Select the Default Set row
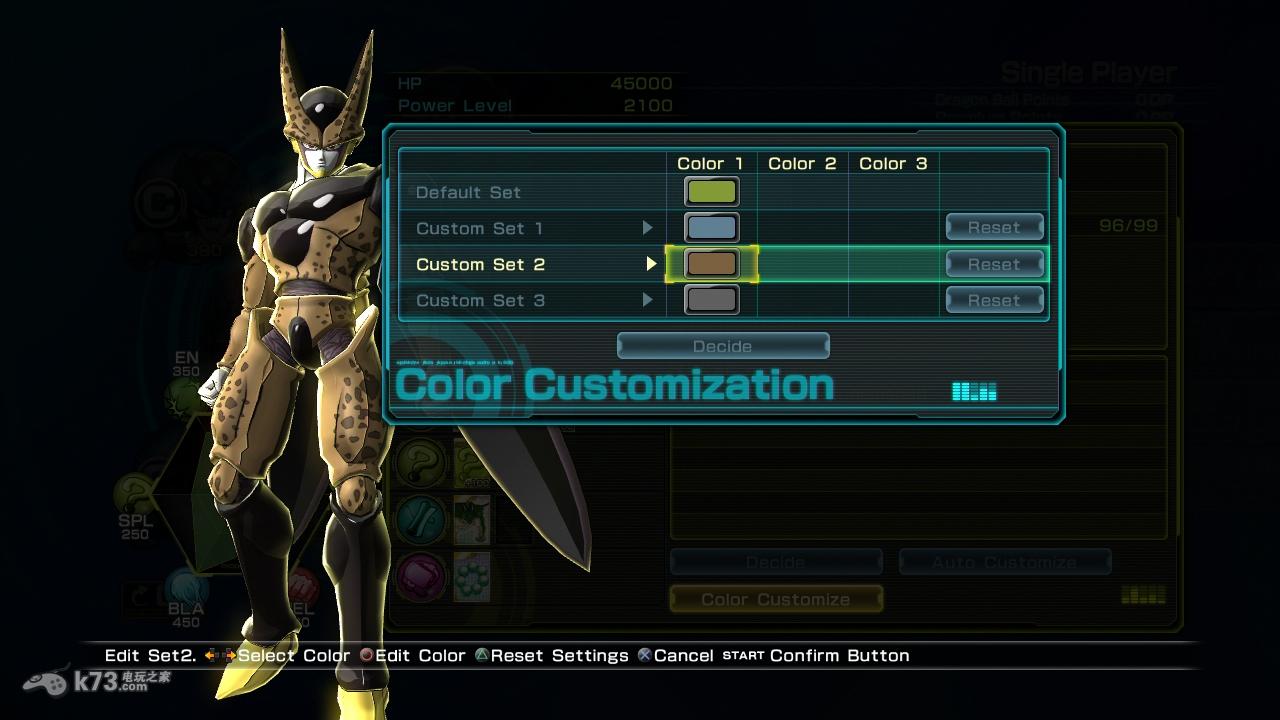This screenshot has height=720, width=1280. [x=468, y=192]
